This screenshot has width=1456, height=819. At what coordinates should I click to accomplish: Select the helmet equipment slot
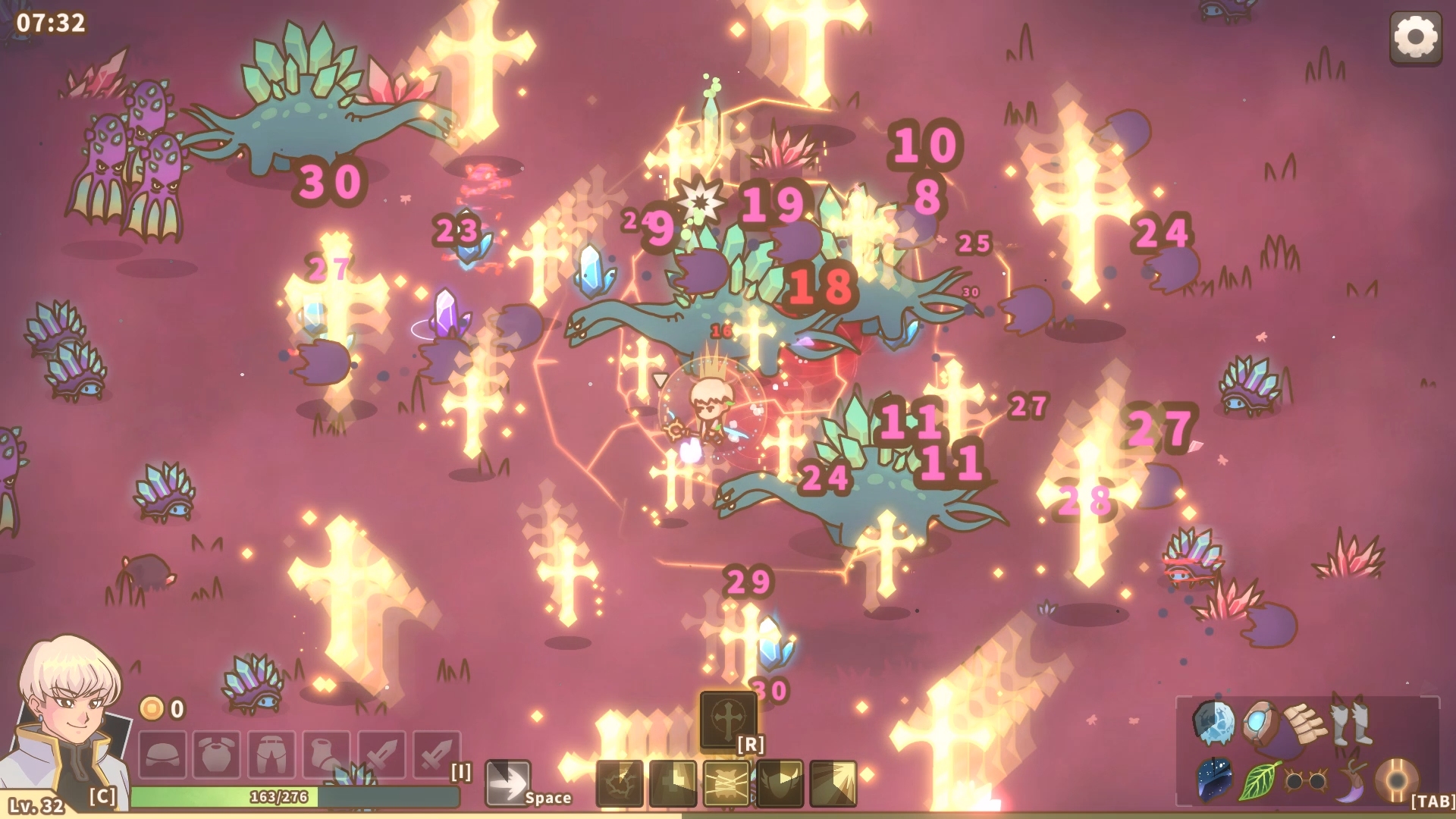[162, 755]
